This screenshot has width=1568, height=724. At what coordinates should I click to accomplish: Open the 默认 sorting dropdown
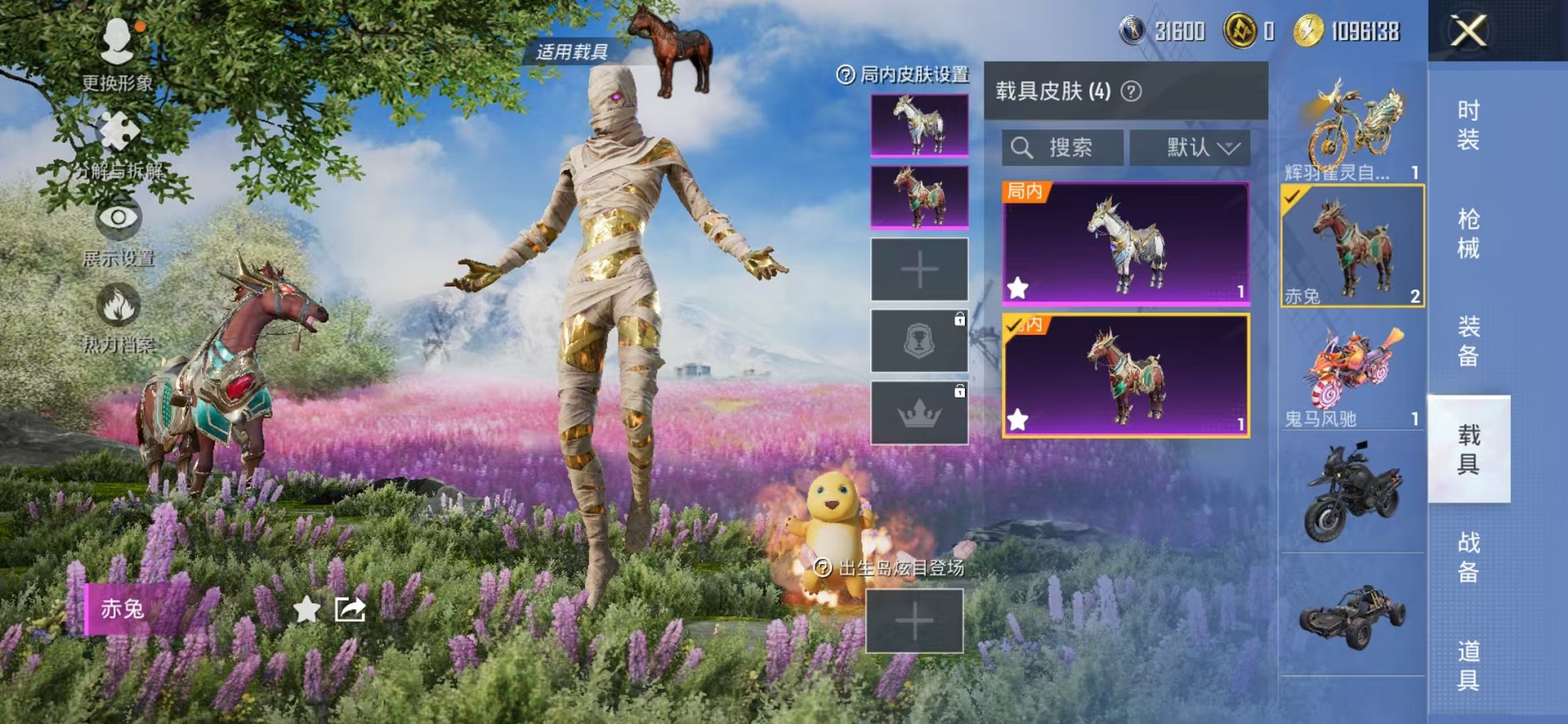click(1192, 147)
